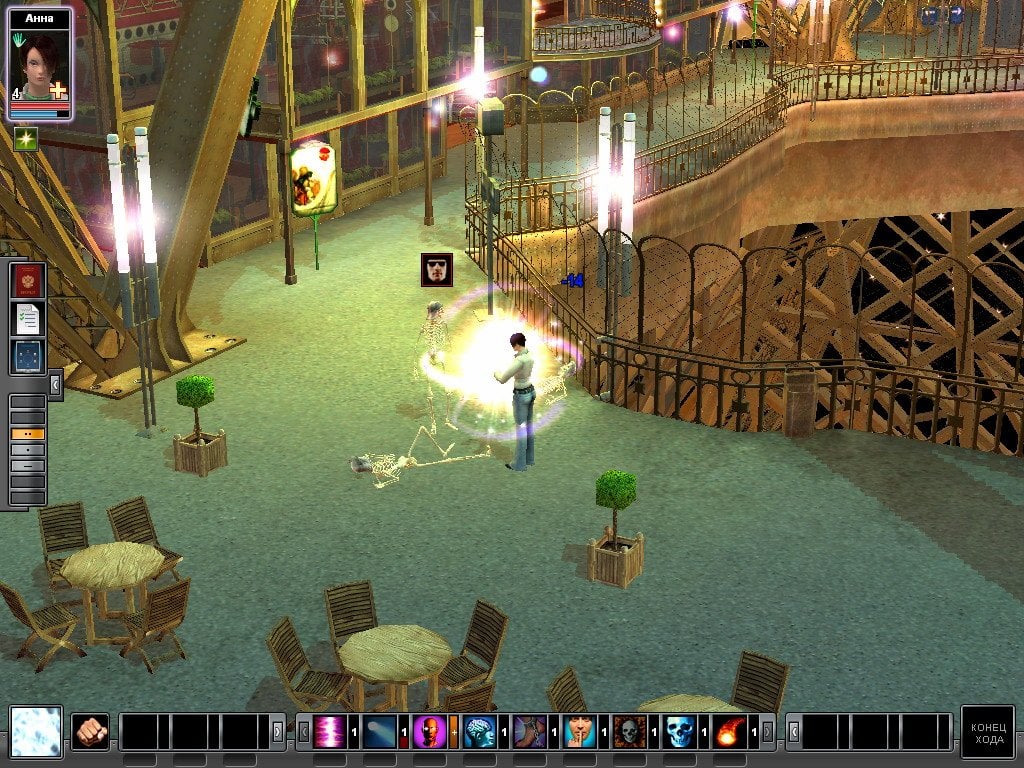Cast the dark skull on red spell

629,732
